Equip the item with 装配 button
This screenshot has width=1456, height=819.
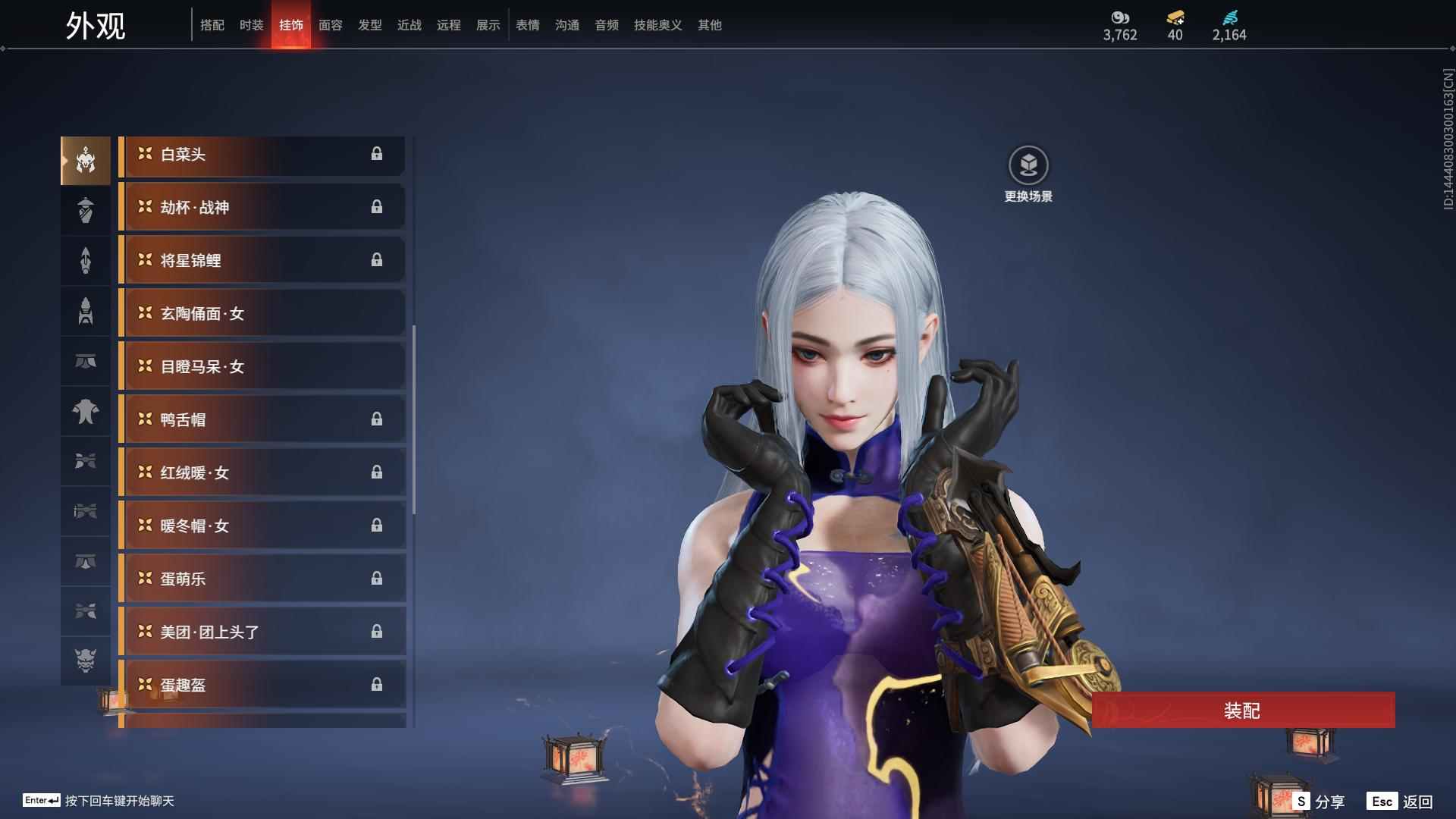pos(1242,710)
